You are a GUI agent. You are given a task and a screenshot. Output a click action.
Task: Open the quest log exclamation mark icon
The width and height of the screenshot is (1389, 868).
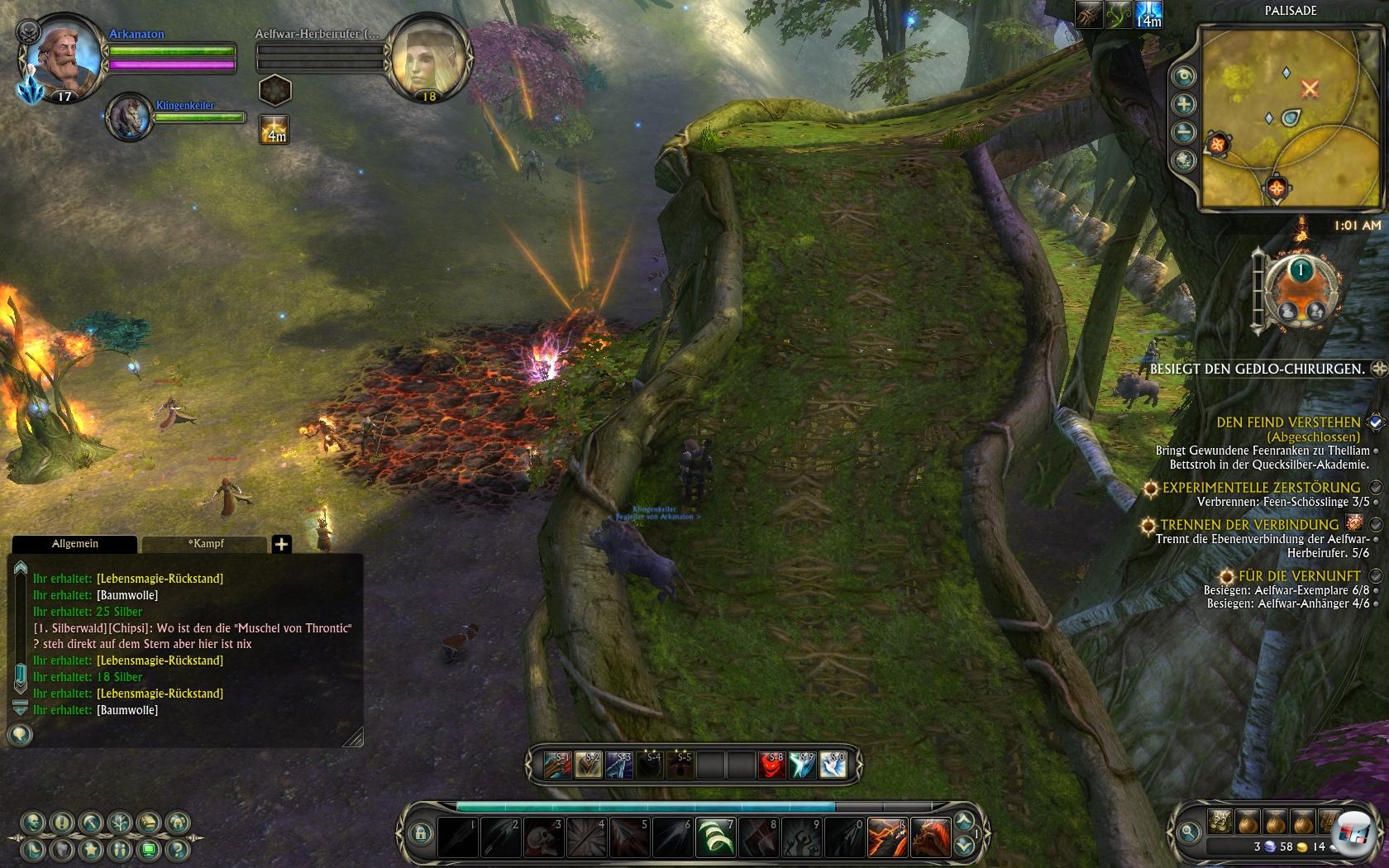pyautogui.click(x=62, y=823)
